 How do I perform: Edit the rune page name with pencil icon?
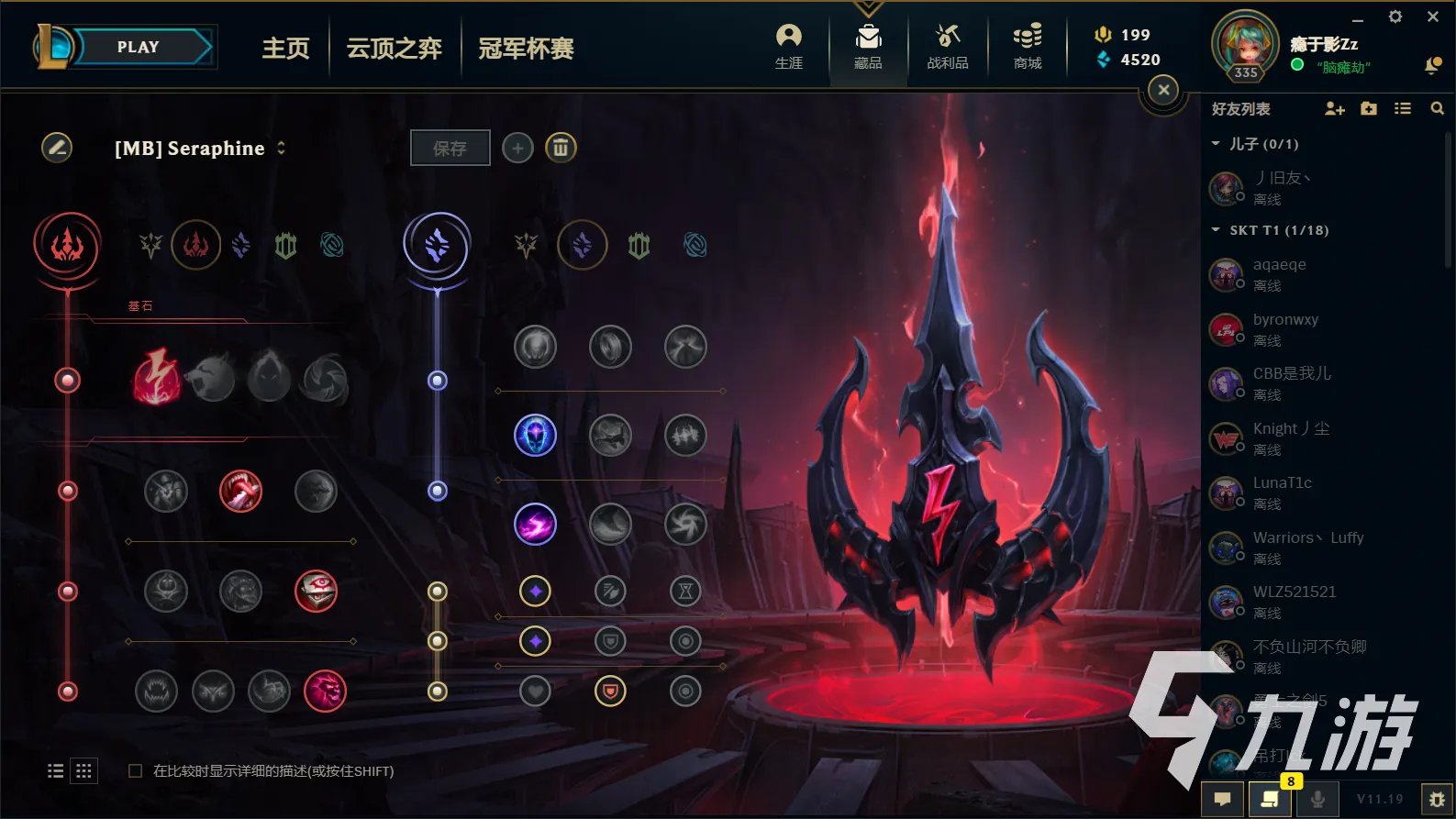[x=57, y=148]
